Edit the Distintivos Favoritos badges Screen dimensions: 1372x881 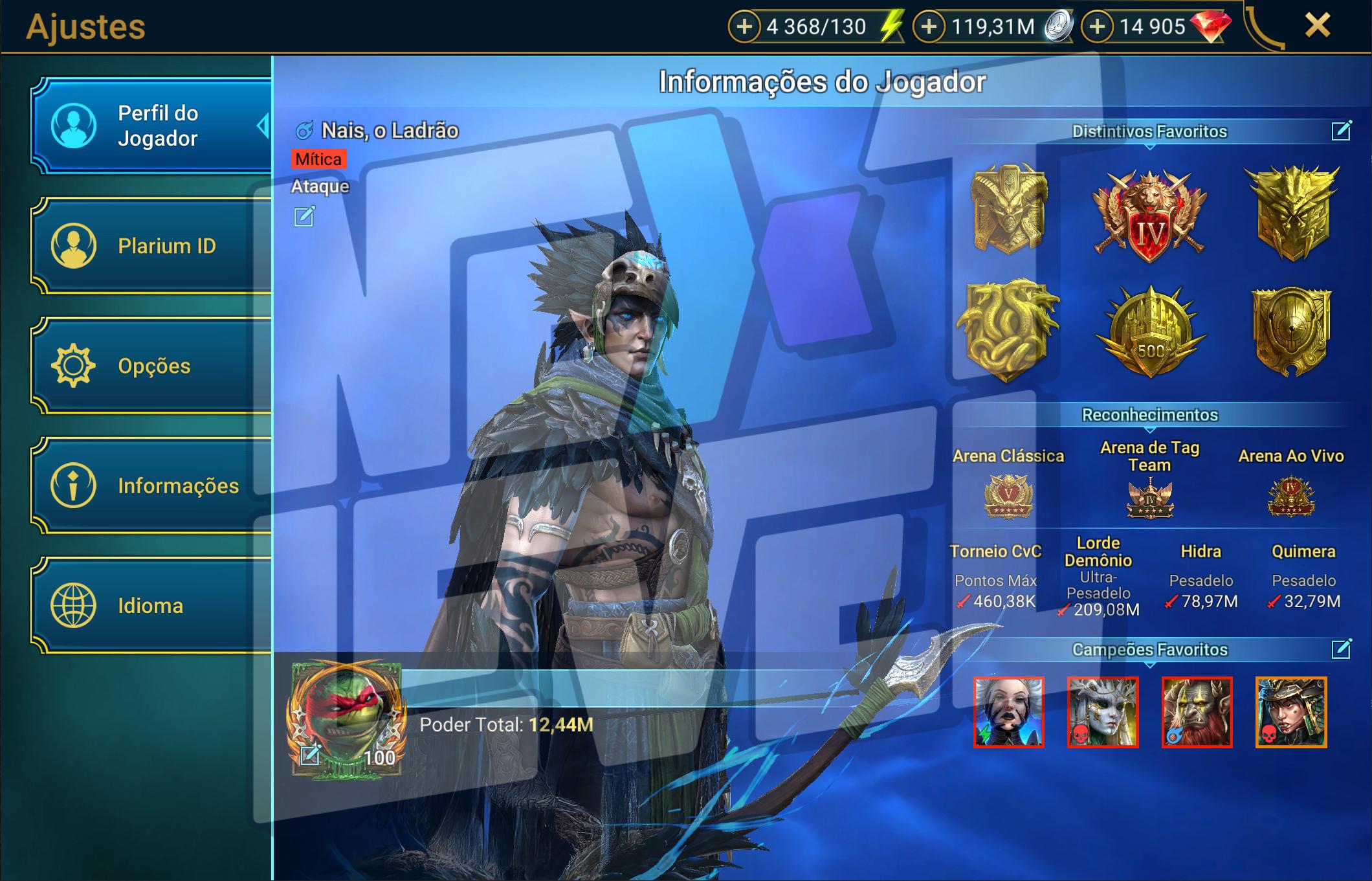coord(1341,131)
